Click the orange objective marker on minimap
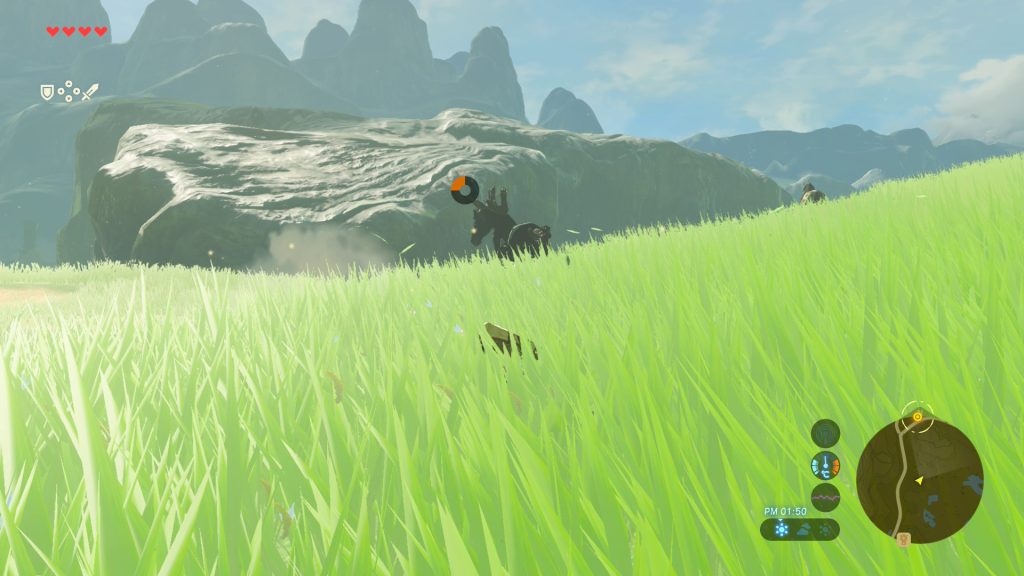Screen dimensions: 1024x576 (x=917, y=415)
